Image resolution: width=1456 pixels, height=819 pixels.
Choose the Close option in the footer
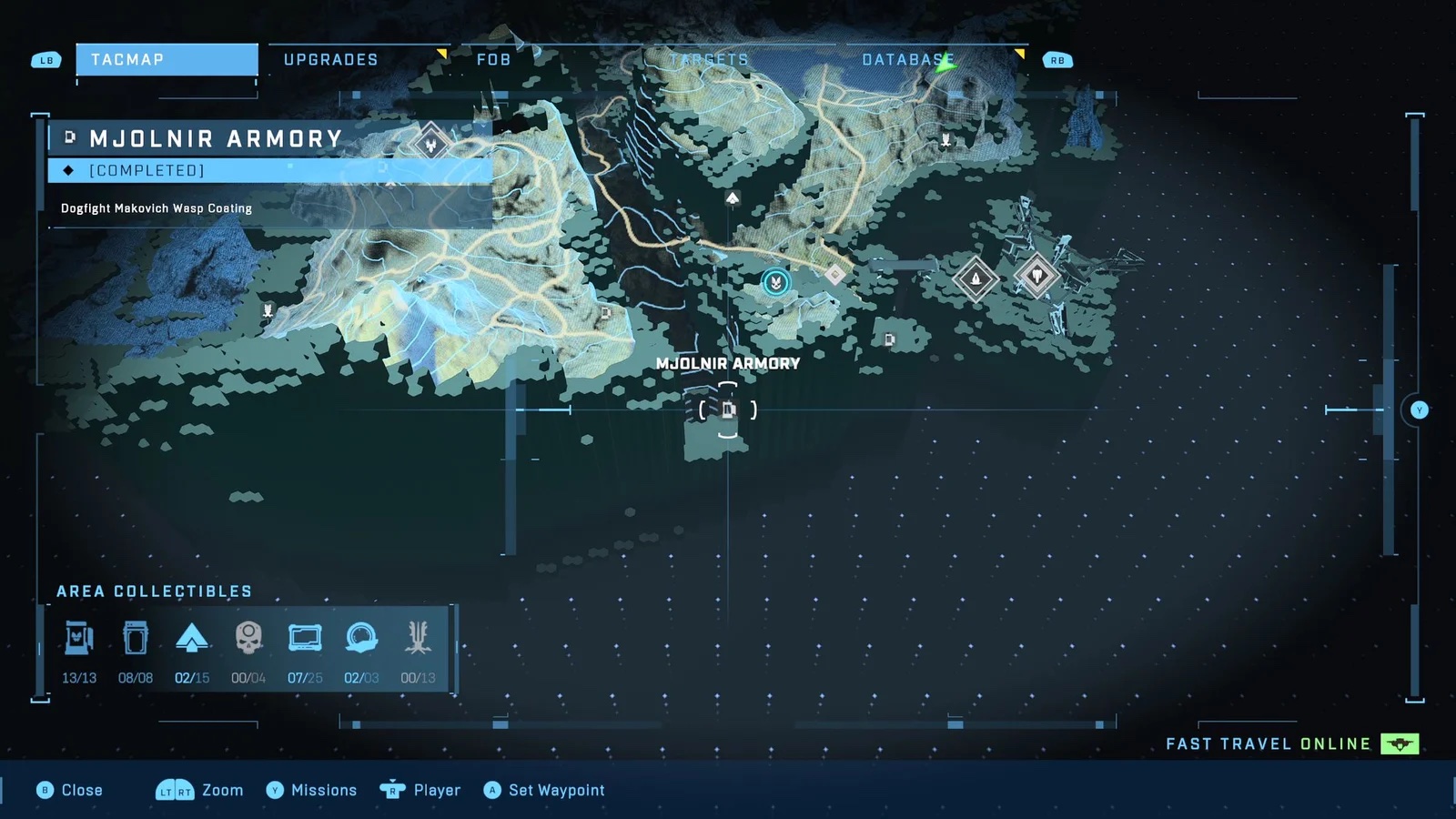[x=70, y=790]
